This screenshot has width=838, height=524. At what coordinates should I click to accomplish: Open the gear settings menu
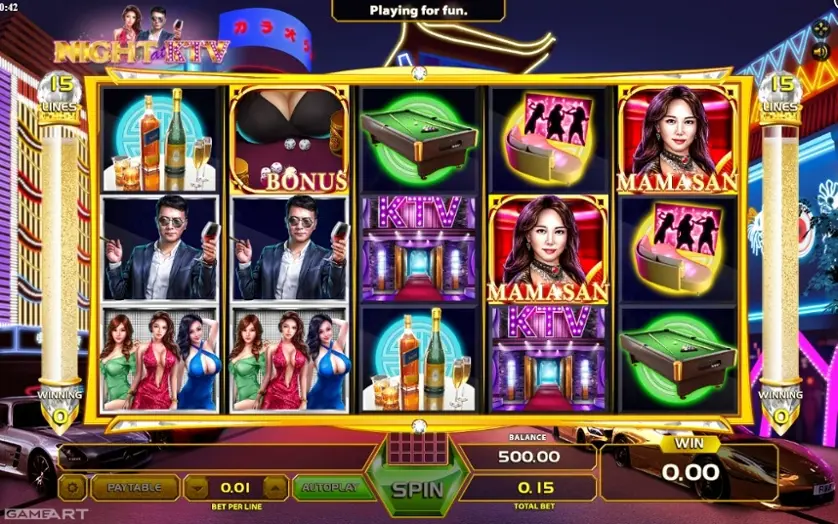point(72,488)
